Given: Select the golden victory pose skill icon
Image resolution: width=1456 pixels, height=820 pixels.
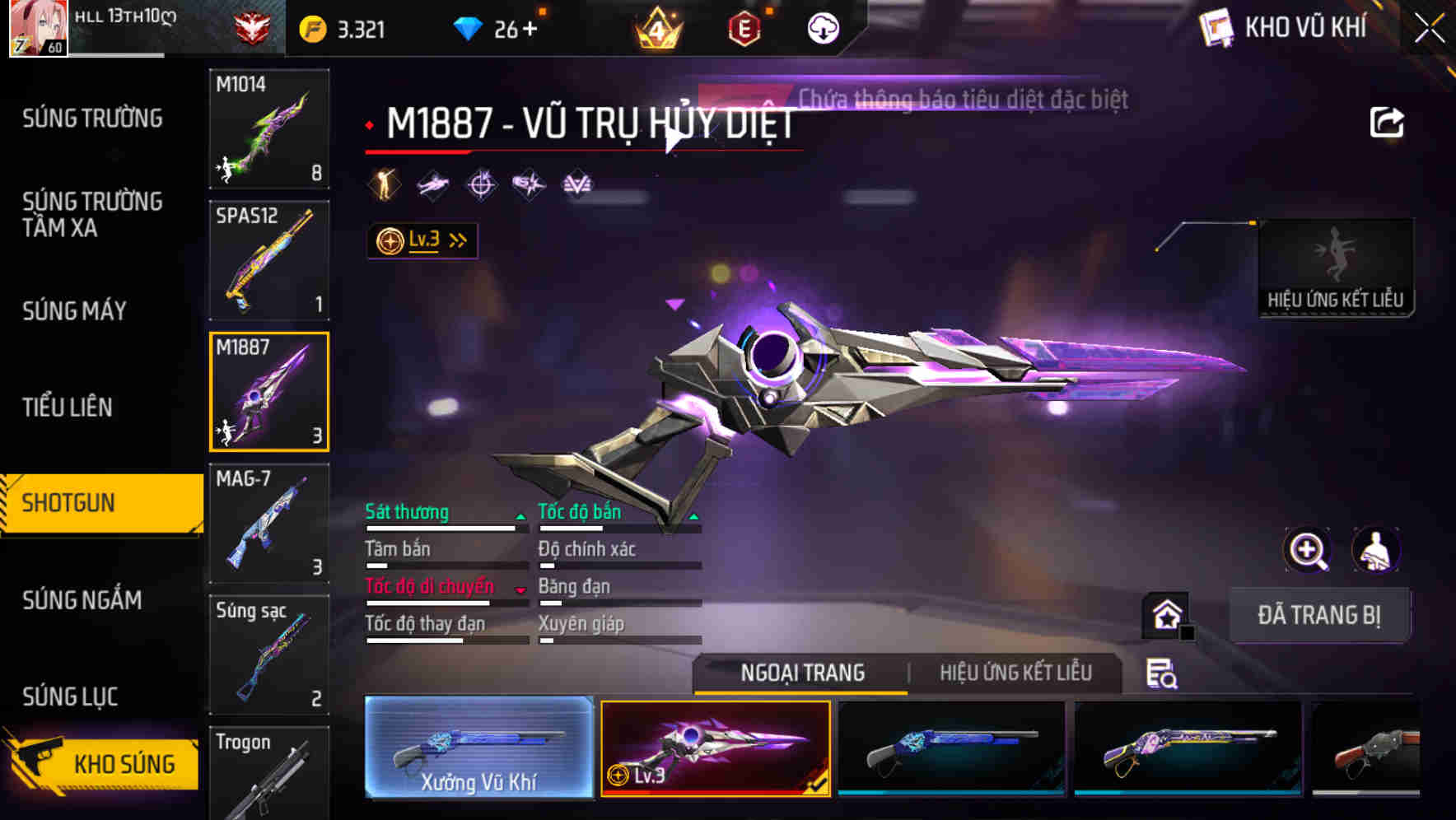Looking at the screenshot, I should tap(384, 183).
